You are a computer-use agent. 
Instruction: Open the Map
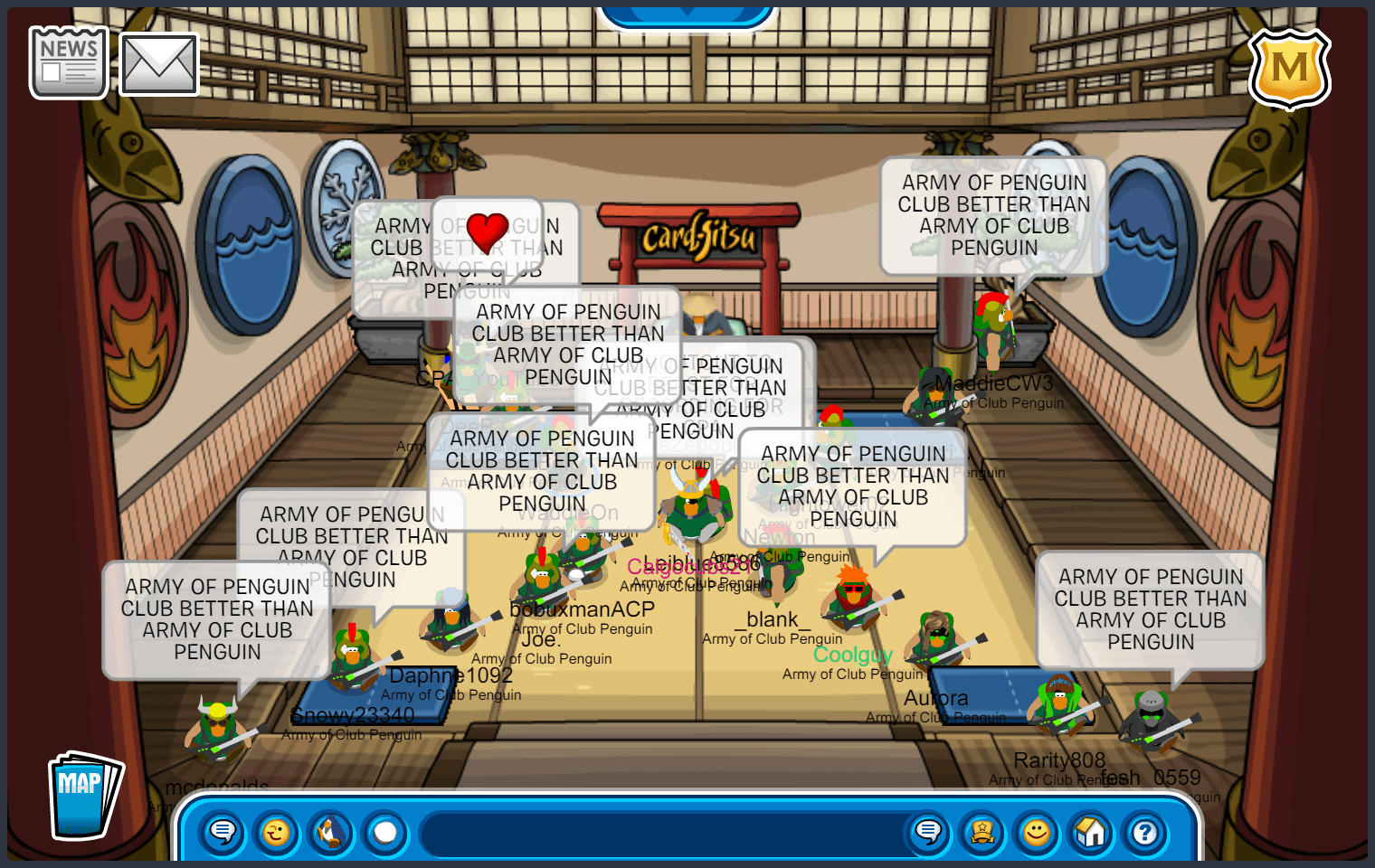[84, 796]
